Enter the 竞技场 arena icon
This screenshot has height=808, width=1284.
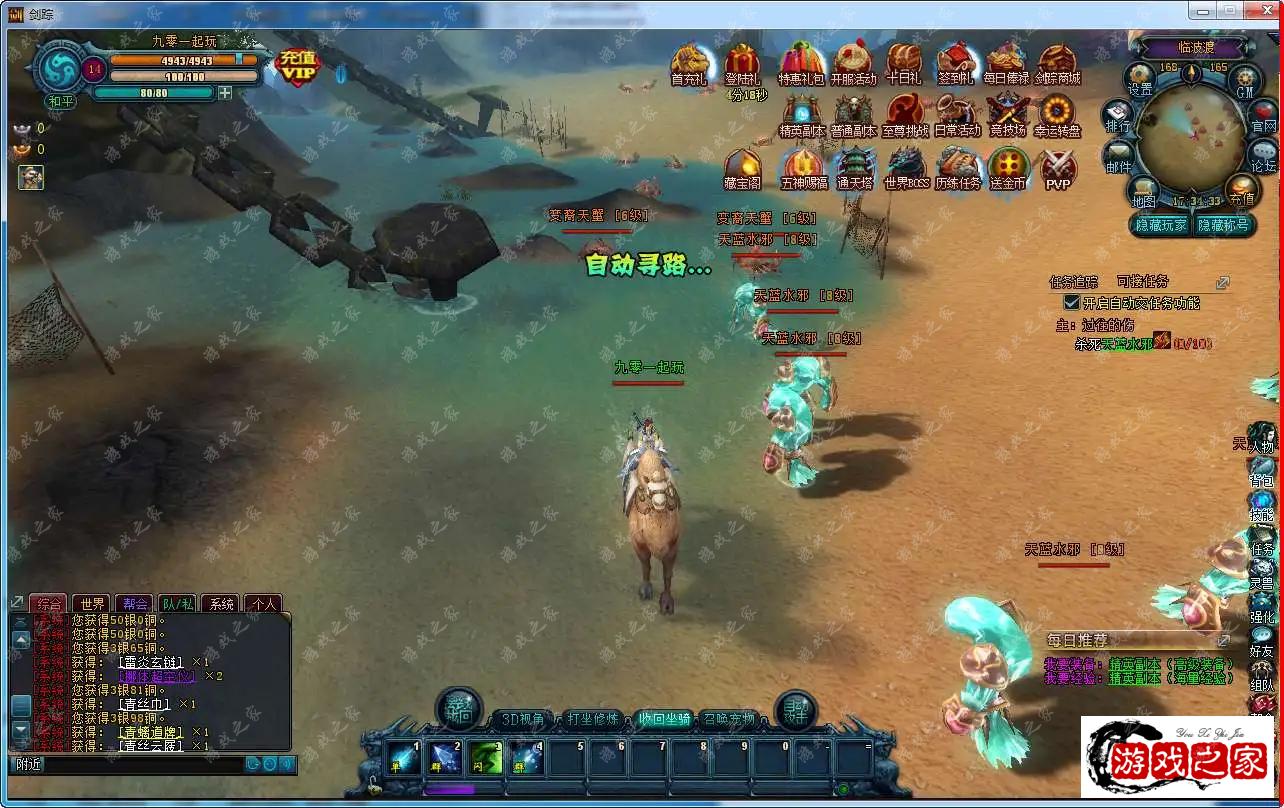tap(1007, 115)
